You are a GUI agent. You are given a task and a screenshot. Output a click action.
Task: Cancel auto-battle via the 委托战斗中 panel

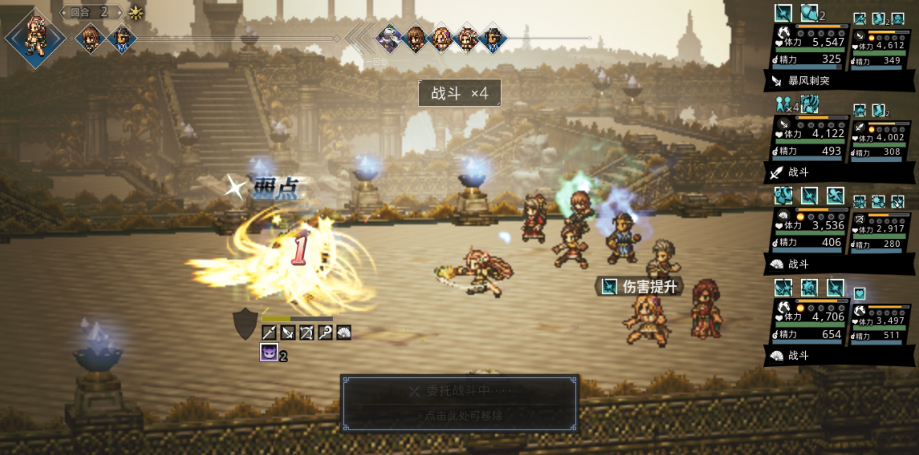pos(459,402)
